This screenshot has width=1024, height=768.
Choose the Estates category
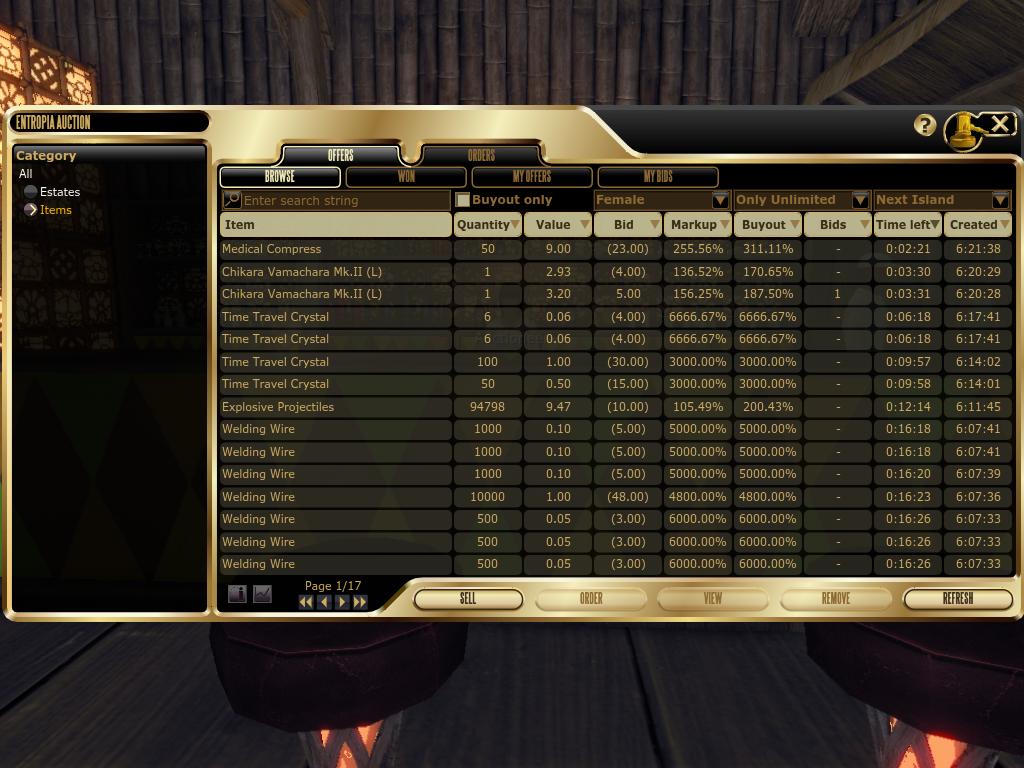tap(59, 192)
